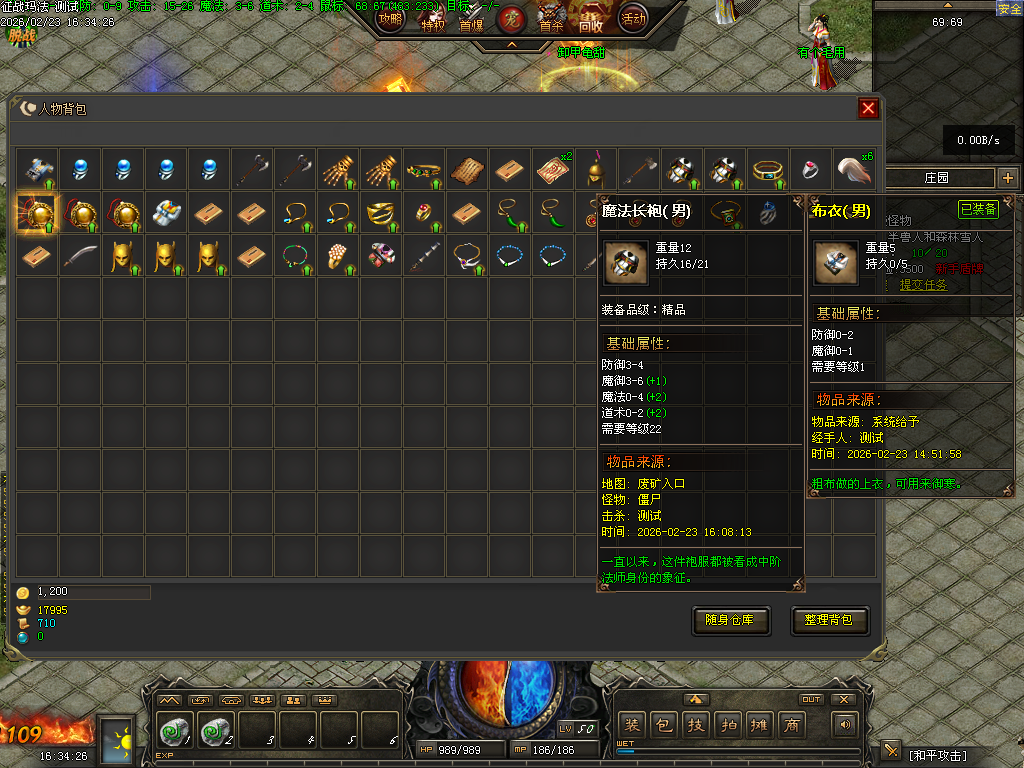Click the organize backpack (整理背包) button
The height and width of the screenshot is (768, 1024).
coord(829,620)
